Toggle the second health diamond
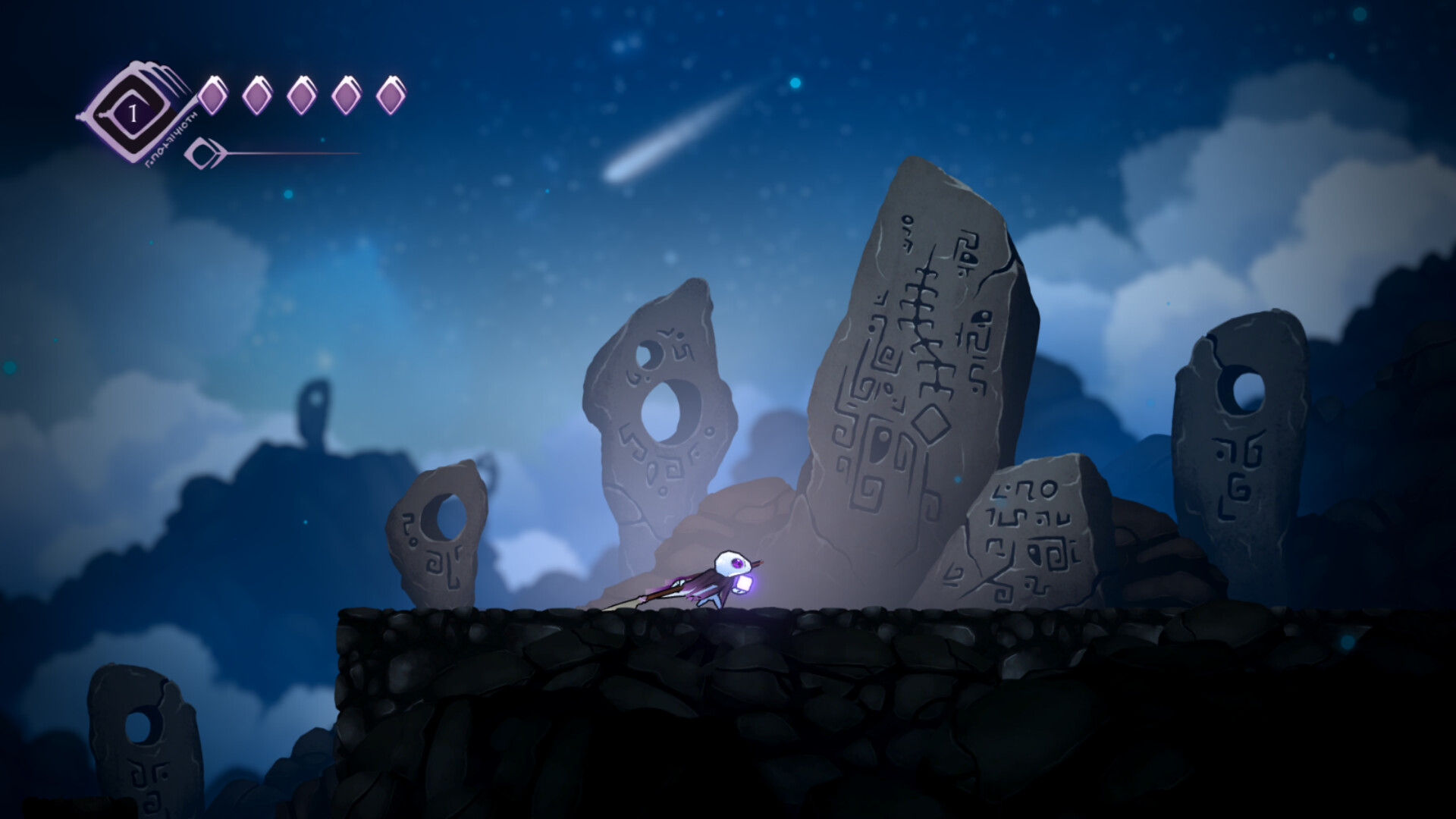1456x819 pixels. [258, 94]
